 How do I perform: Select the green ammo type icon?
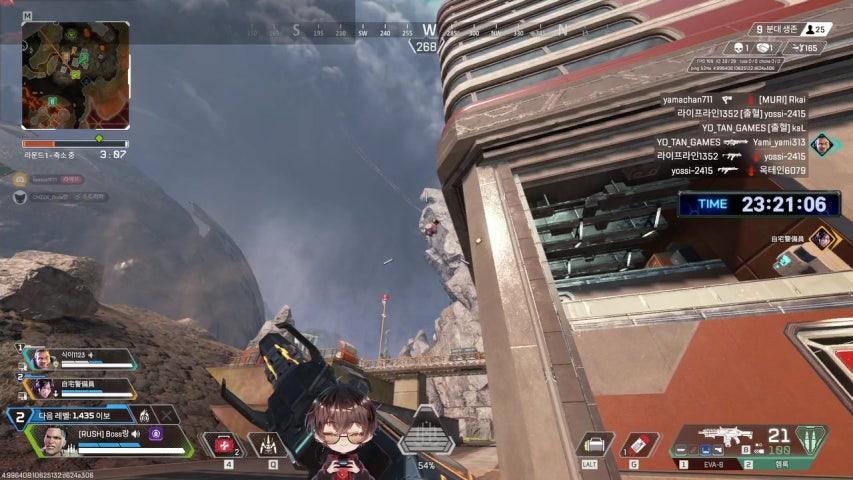coord(811,439)
